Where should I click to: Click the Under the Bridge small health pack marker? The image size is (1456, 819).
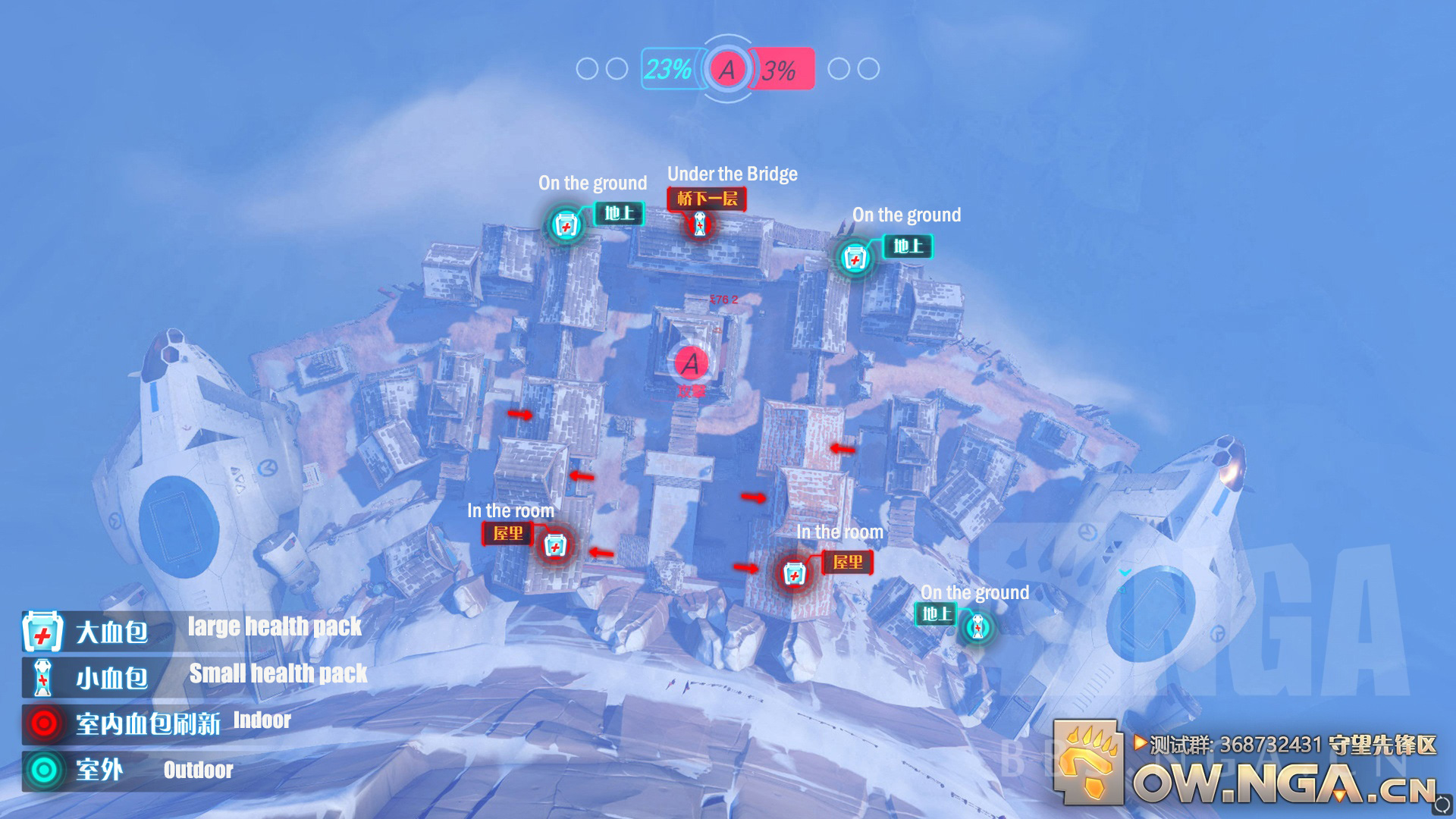tap(700, 224)
